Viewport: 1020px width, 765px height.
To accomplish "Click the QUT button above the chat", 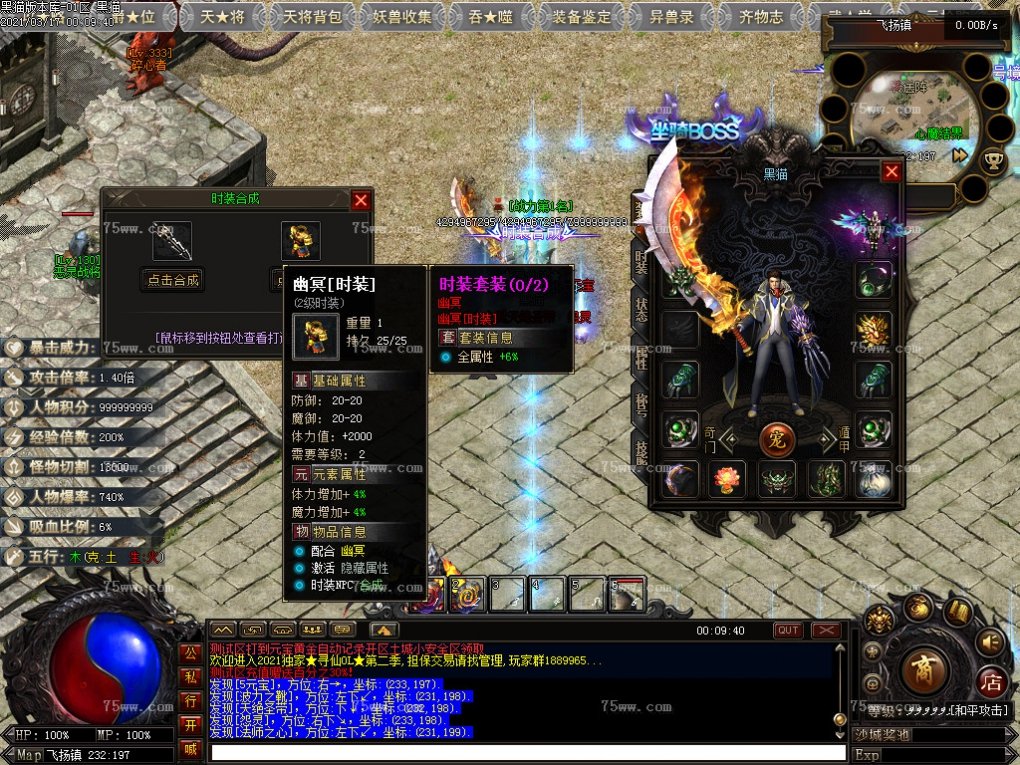I will 788,630.
